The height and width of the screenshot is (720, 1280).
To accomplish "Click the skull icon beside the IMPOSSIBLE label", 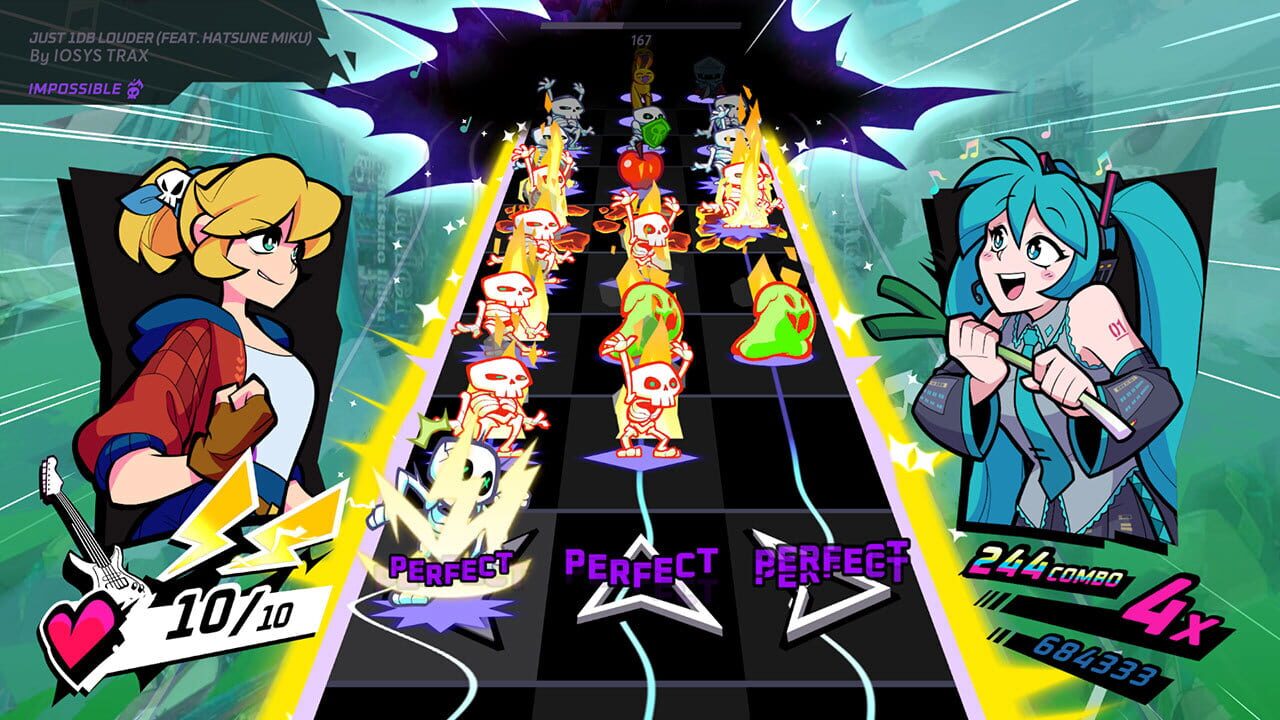I will 138,88.
